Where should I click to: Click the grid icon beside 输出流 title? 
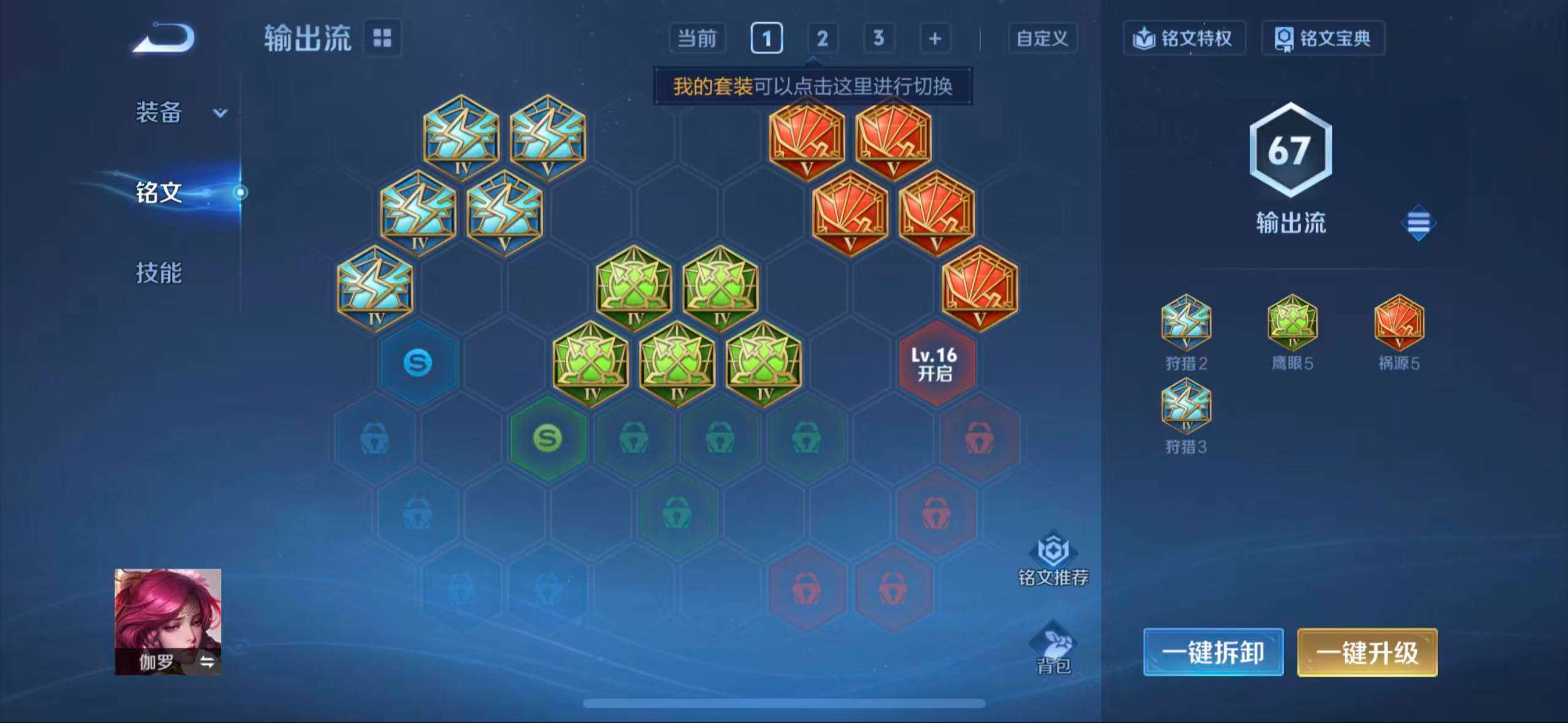pyautogui.click(x=383, y=38)
